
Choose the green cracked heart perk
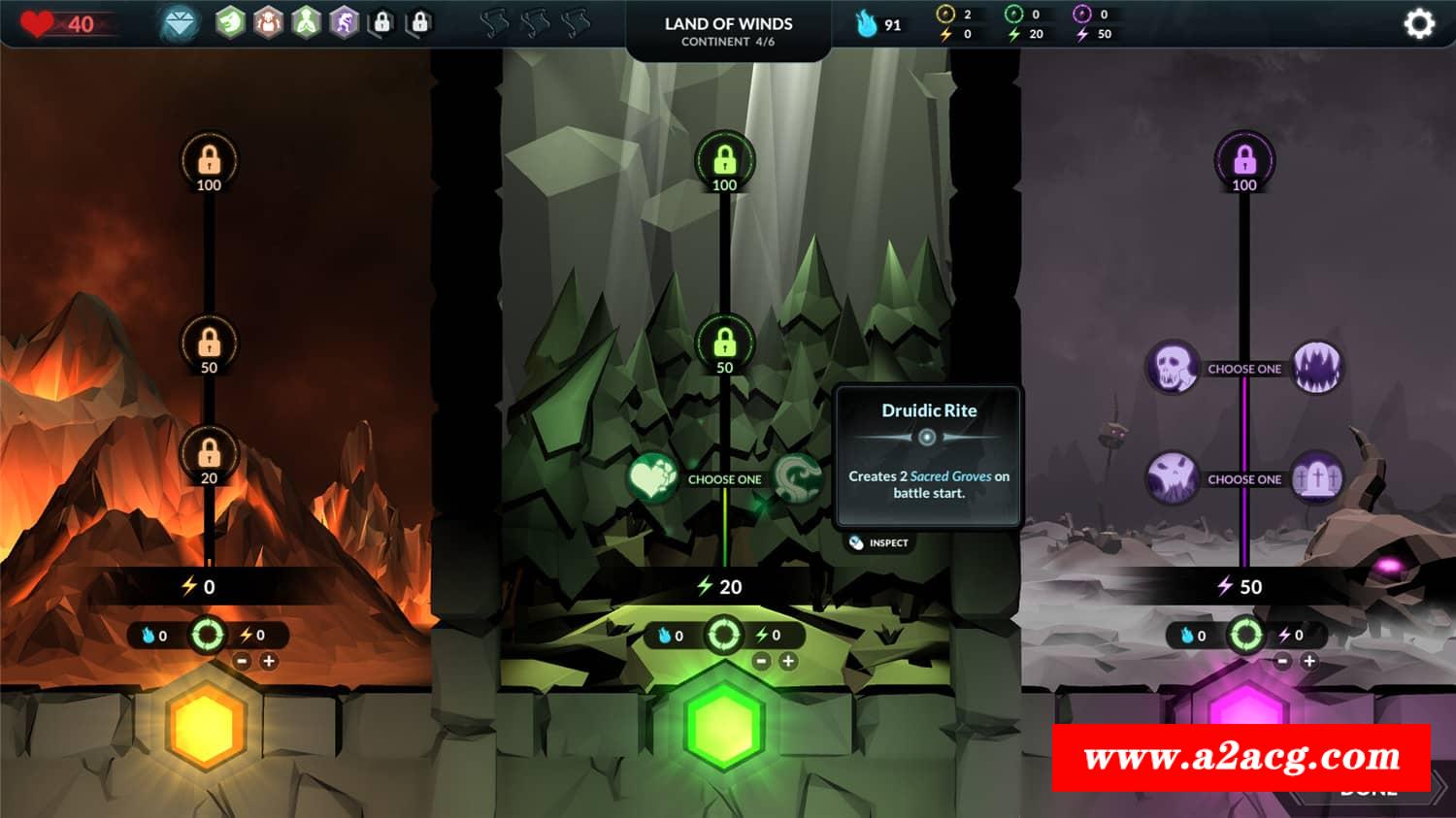point(651,477)
